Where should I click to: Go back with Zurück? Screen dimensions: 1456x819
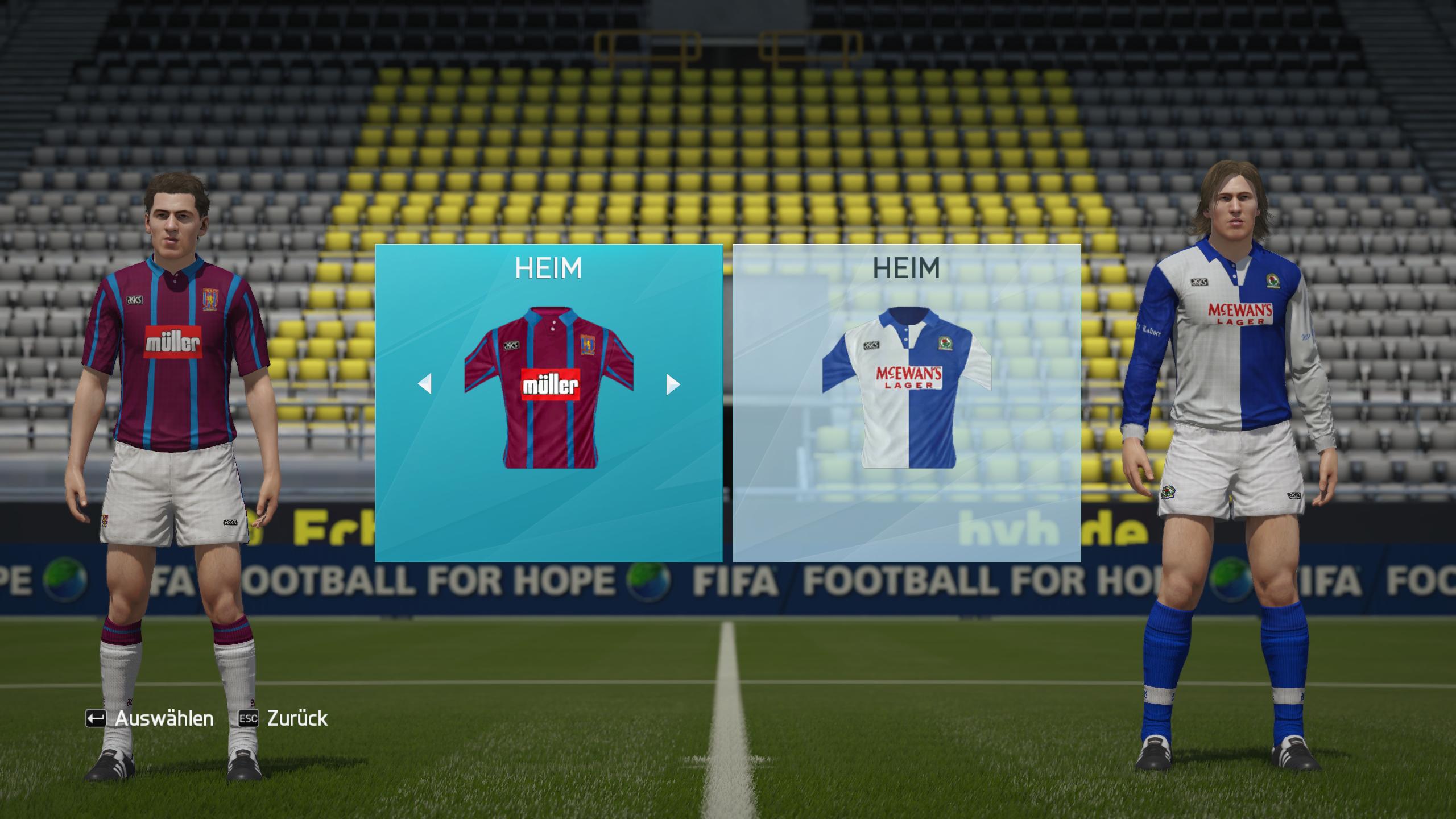pyautogui.click(x=283, y=718)
